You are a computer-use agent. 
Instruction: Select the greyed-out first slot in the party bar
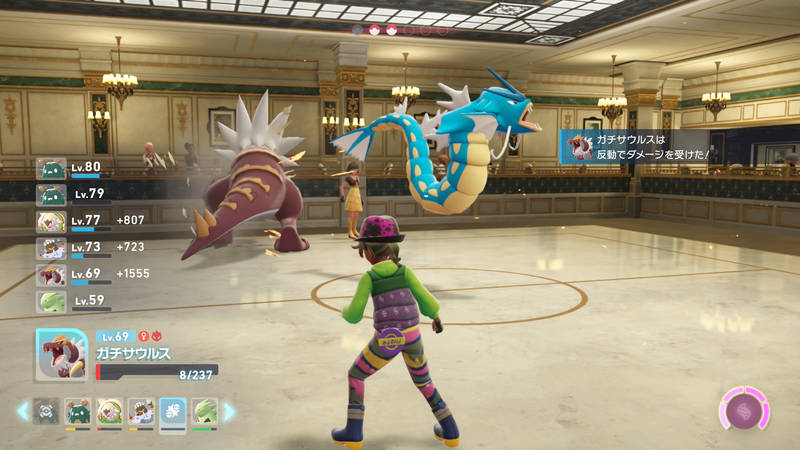point(47,411)
